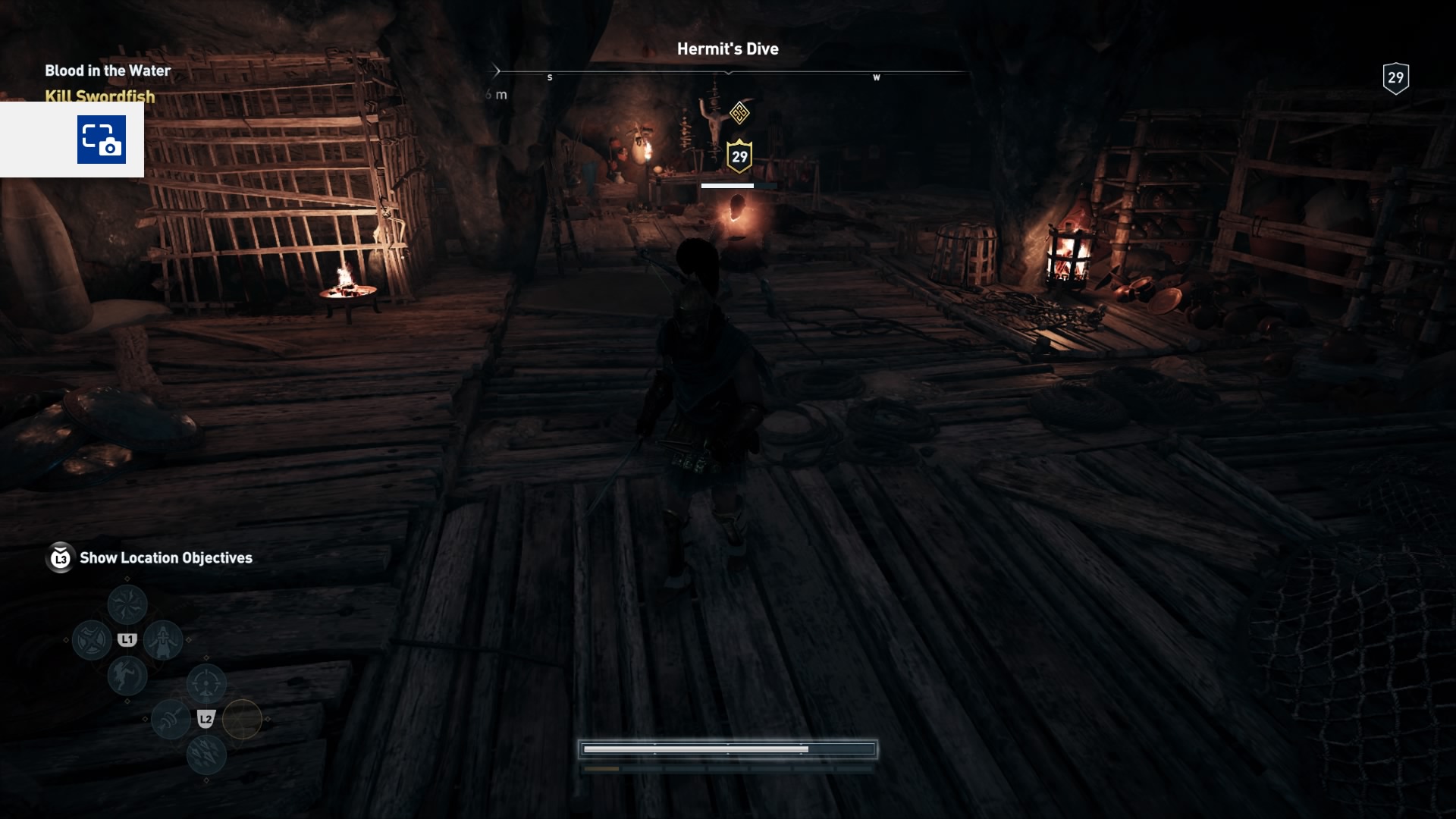Toggle the L1 ability wheel badge
Screen dimensions: 1456x819
tap(127, 639)
